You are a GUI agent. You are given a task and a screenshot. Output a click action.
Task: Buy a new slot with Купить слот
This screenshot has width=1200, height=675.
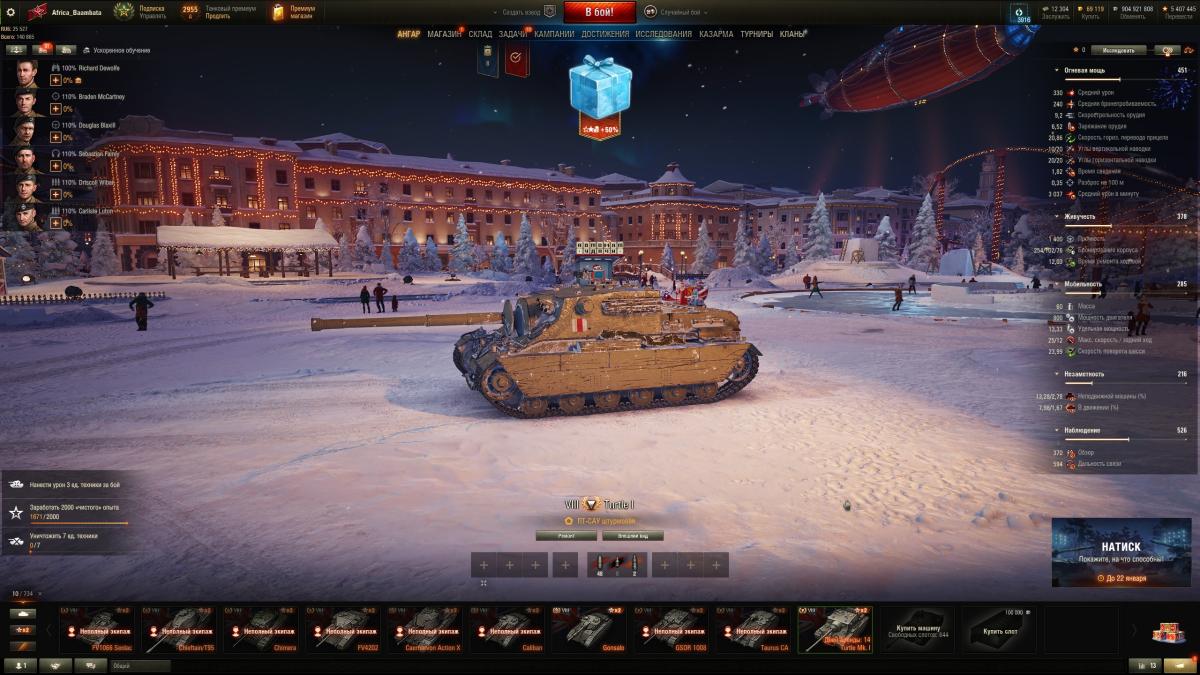point(1001,630)
